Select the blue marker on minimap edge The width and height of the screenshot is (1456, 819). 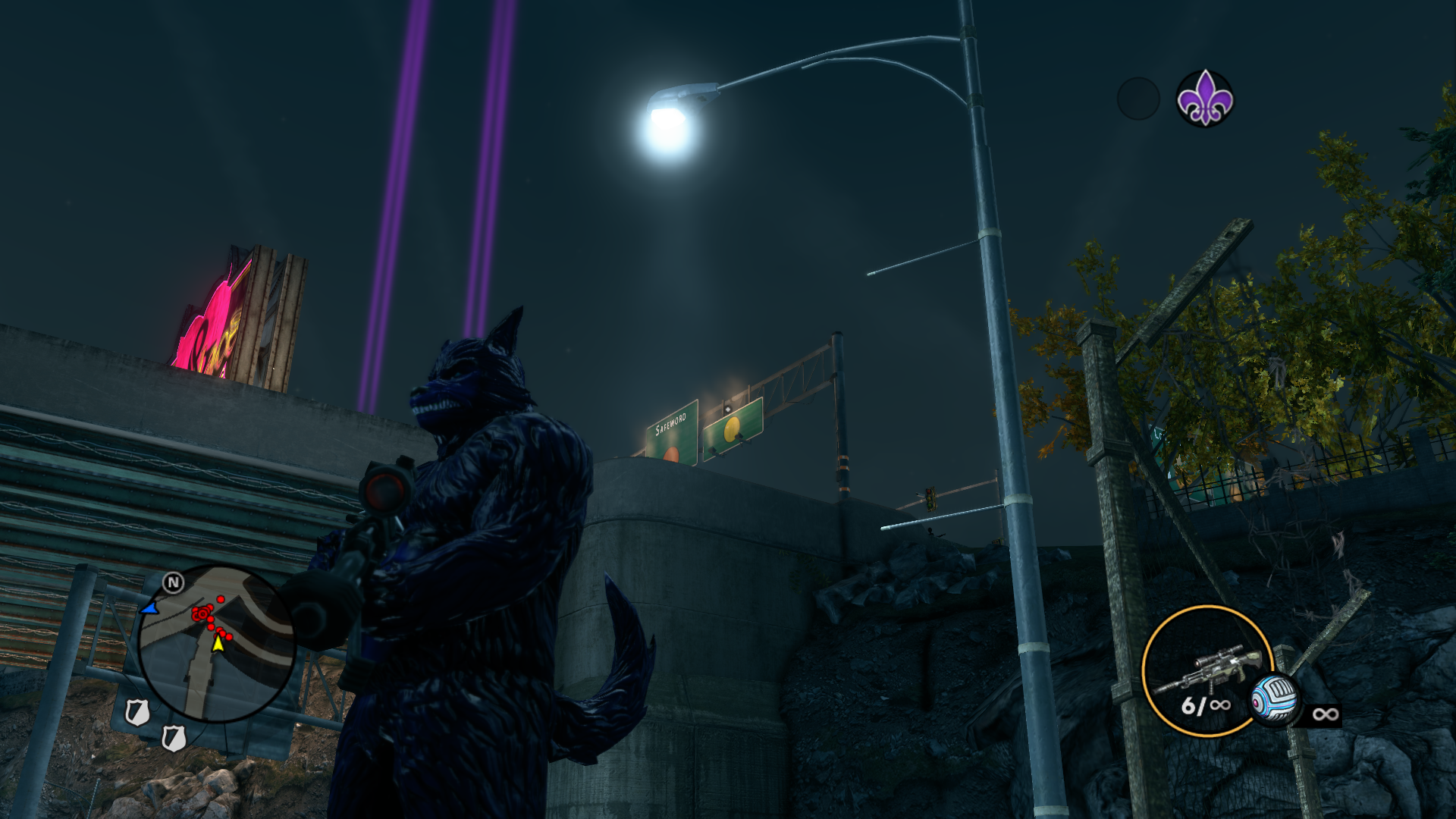[x=149, y=608]
